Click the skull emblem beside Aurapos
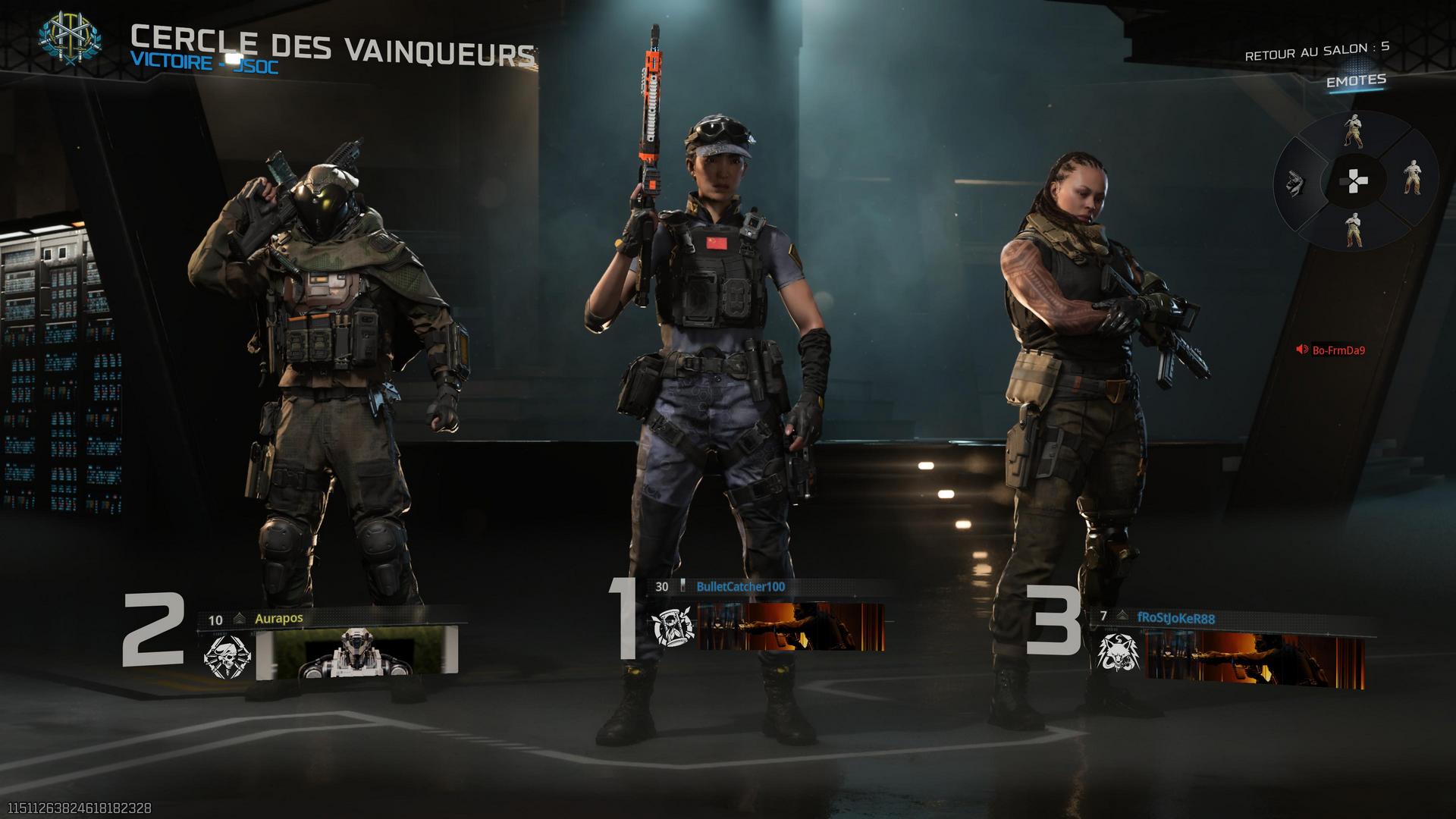The image size is (1456, 819). [227, 657]
